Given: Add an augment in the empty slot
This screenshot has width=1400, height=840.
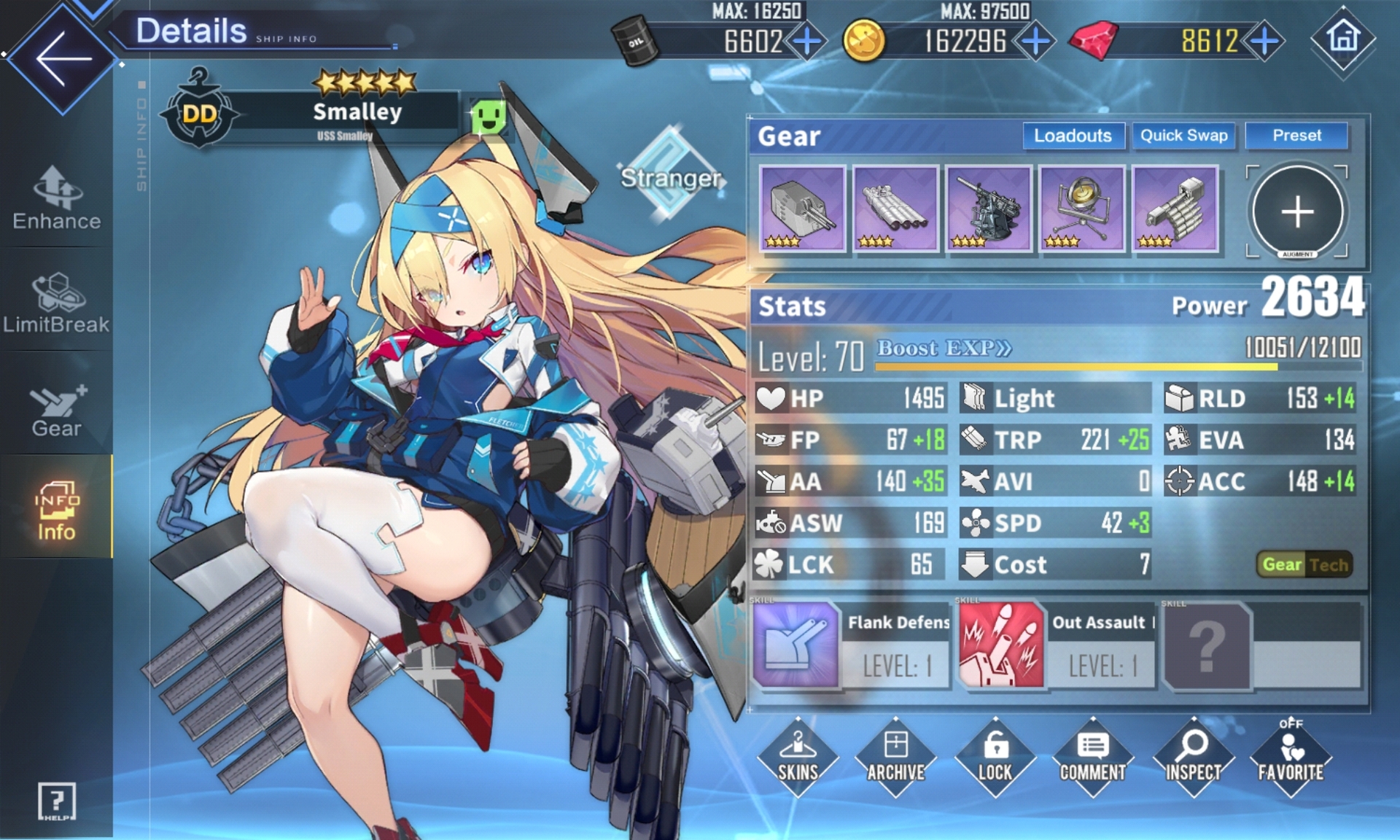Looking at the screenshot, I should click(1297, 211).
